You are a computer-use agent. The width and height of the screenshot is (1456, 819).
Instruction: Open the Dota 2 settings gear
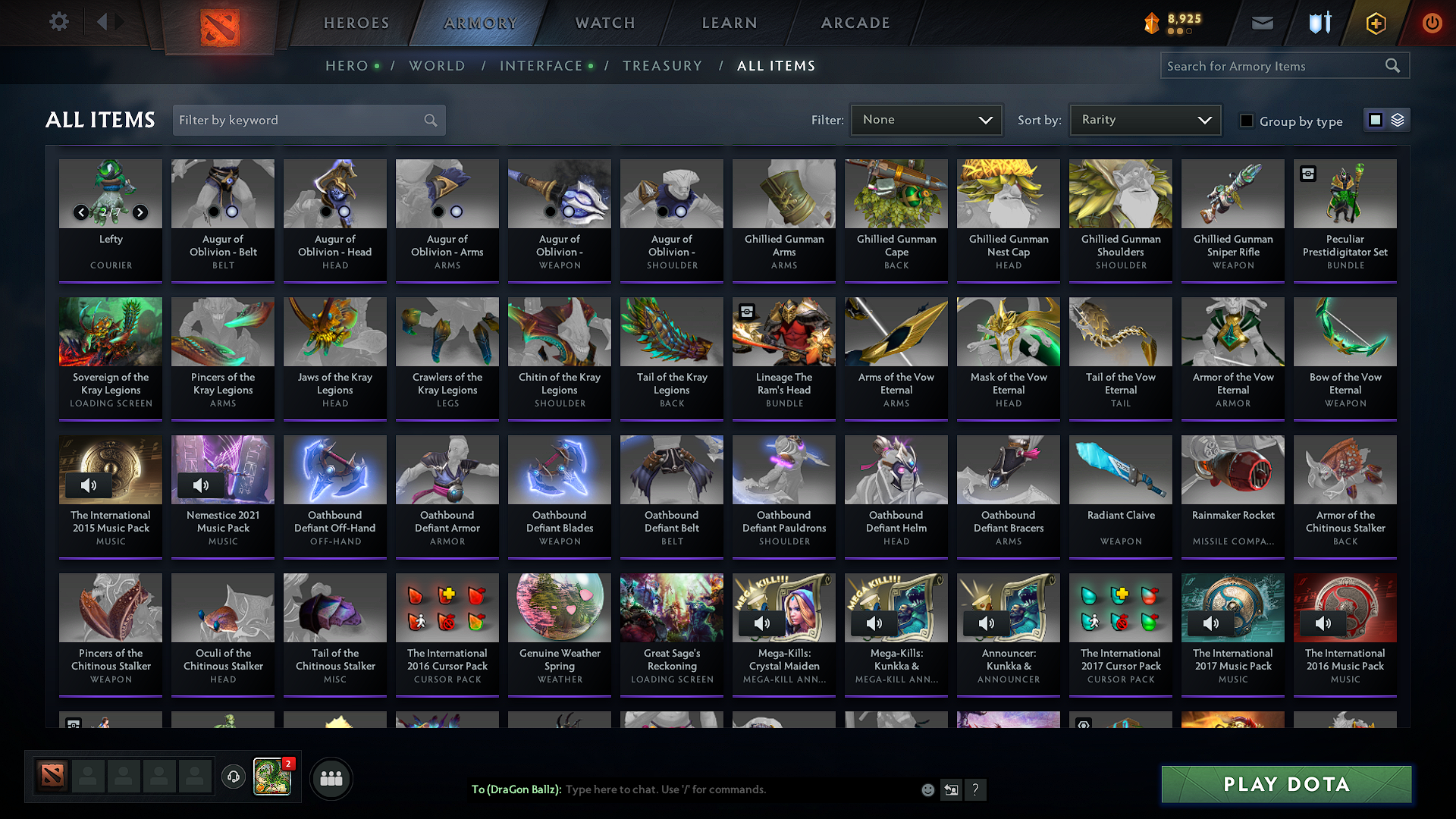[58, 22]
